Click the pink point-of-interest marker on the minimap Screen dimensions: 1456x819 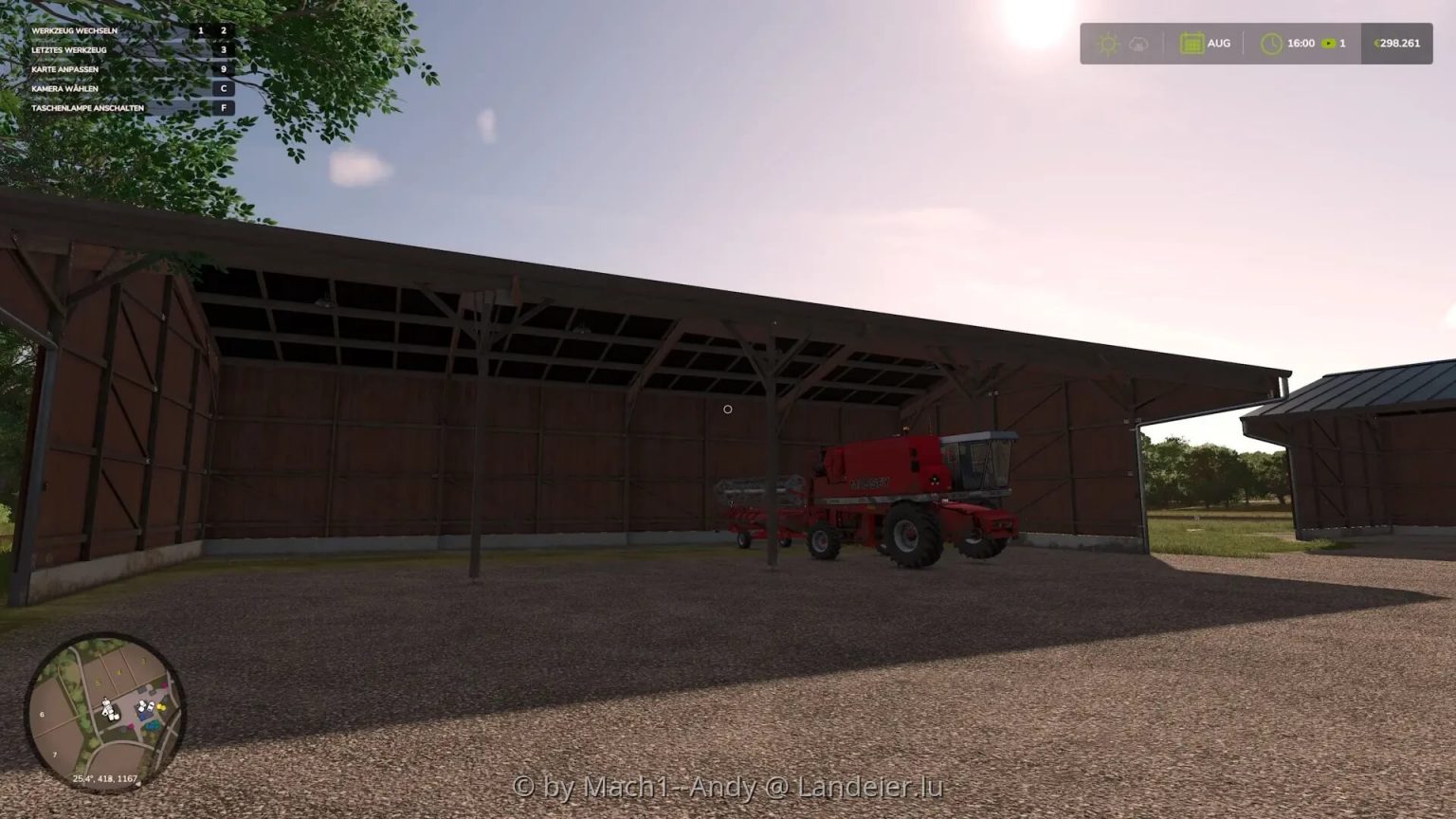(x=131, y=725)
